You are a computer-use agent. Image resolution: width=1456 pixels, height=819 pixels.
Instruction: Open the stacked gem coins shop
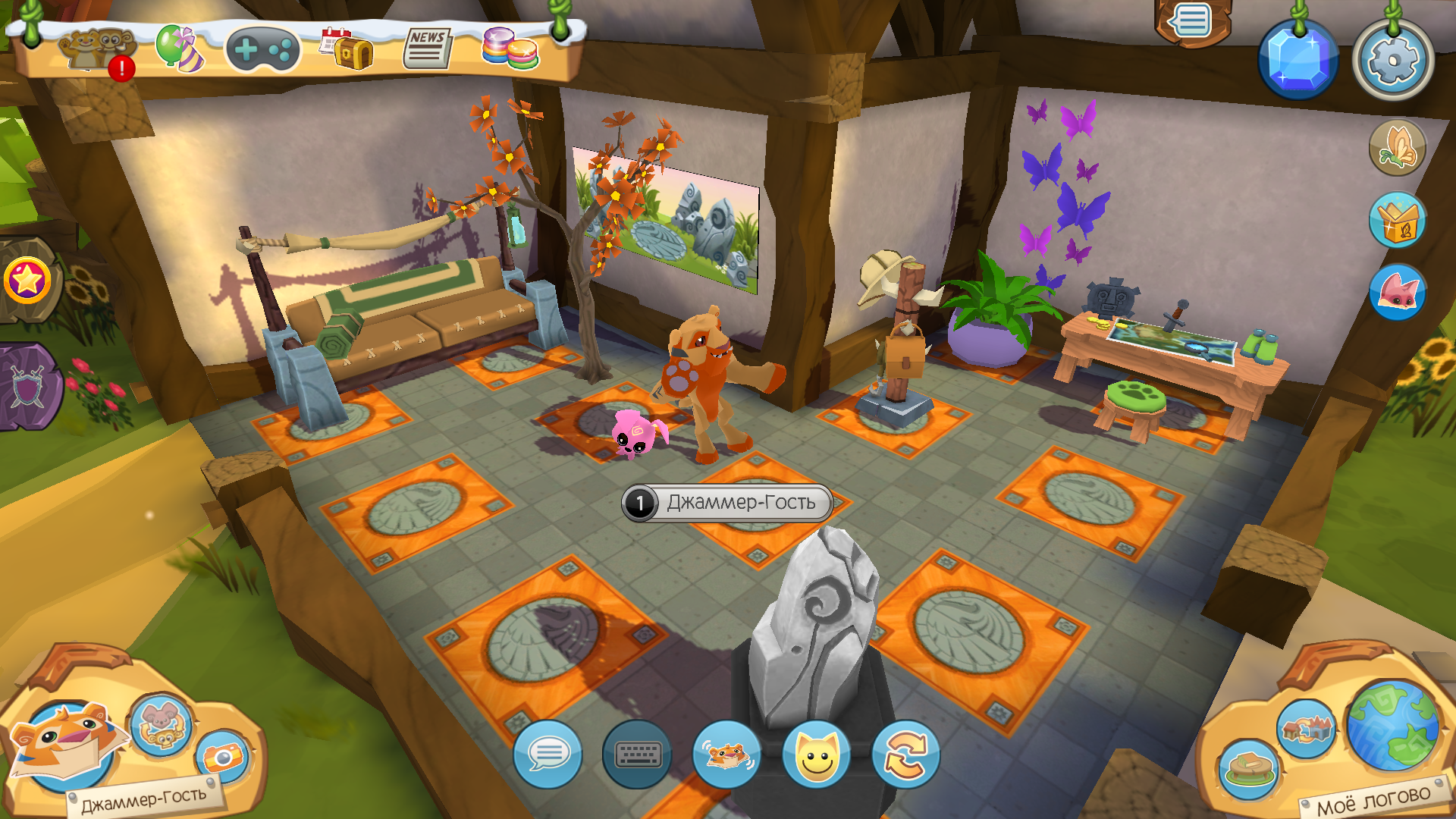(x=510, y=49)
